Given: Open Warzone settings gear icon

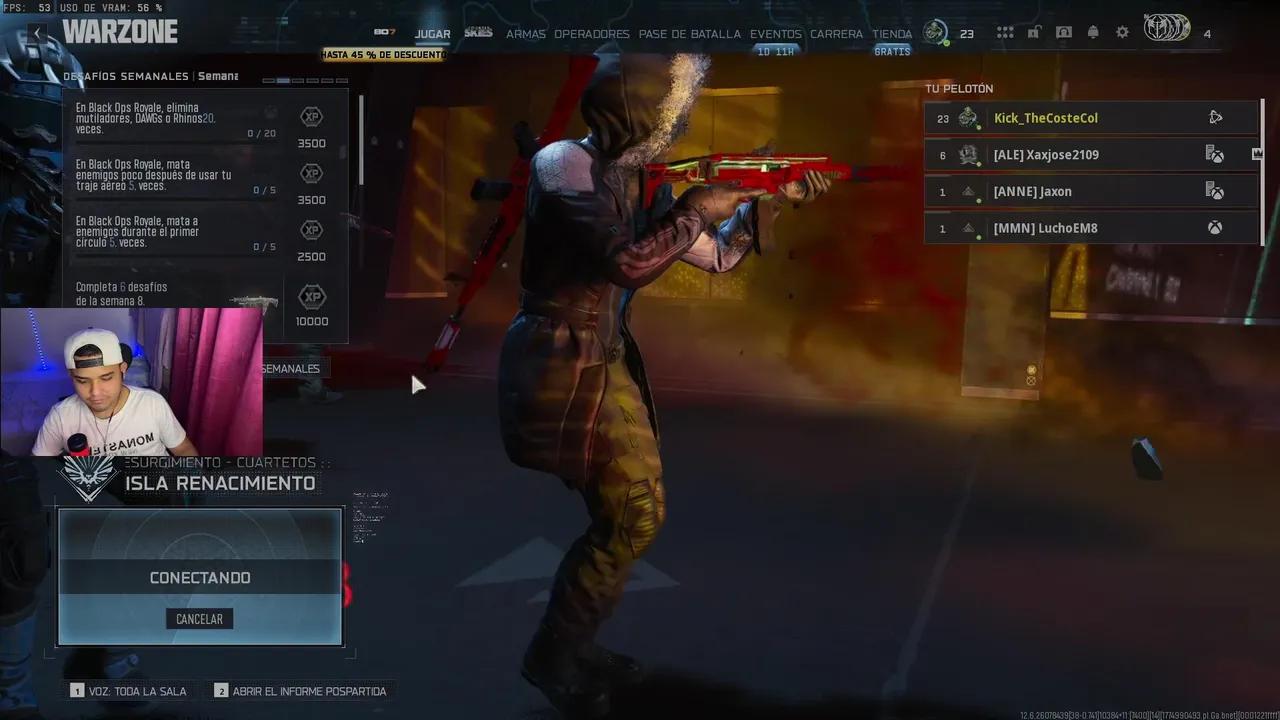Looking at the screenshot, I should 1122,32.
